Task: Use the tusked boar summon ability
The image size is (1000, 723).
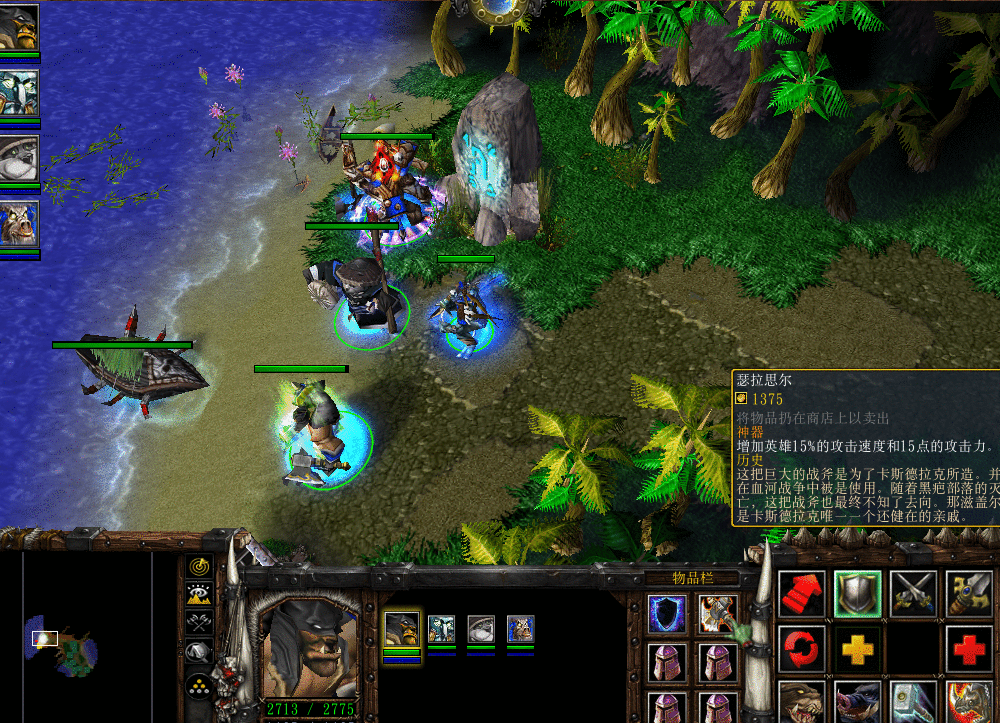Action: [857, 702]
